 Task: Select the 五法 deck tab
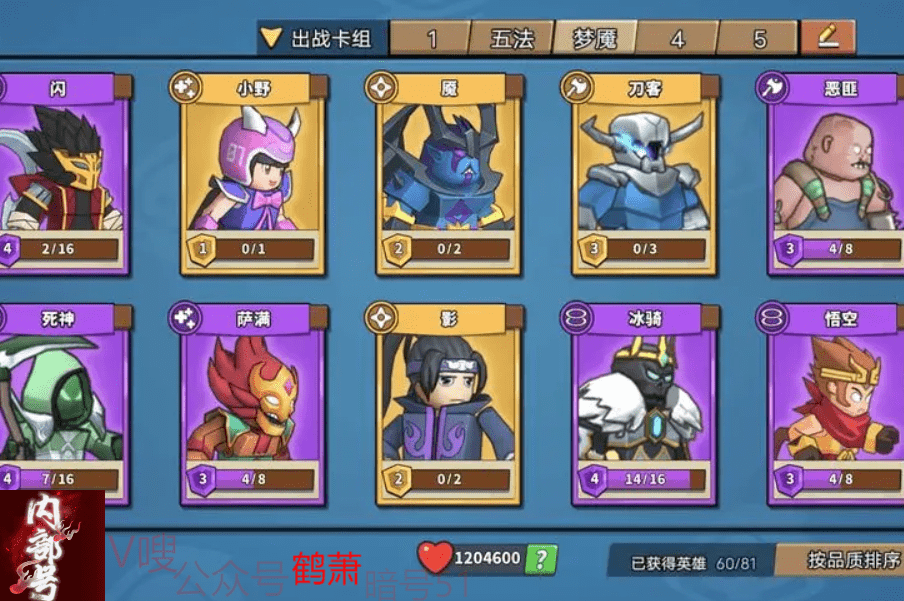(x=513, y=39)
